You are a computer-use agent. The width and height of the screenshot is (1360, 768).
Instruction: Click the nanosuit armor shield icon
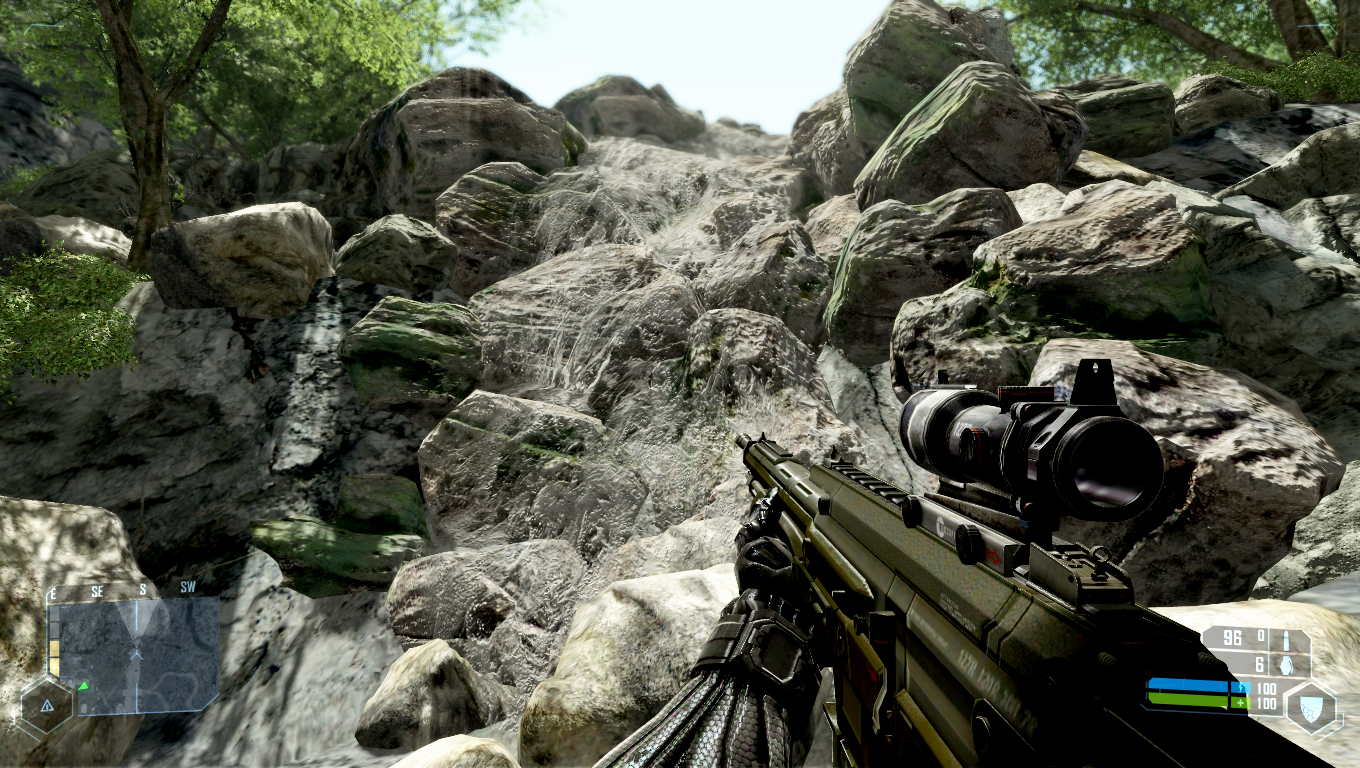(x=1310, y=705)
